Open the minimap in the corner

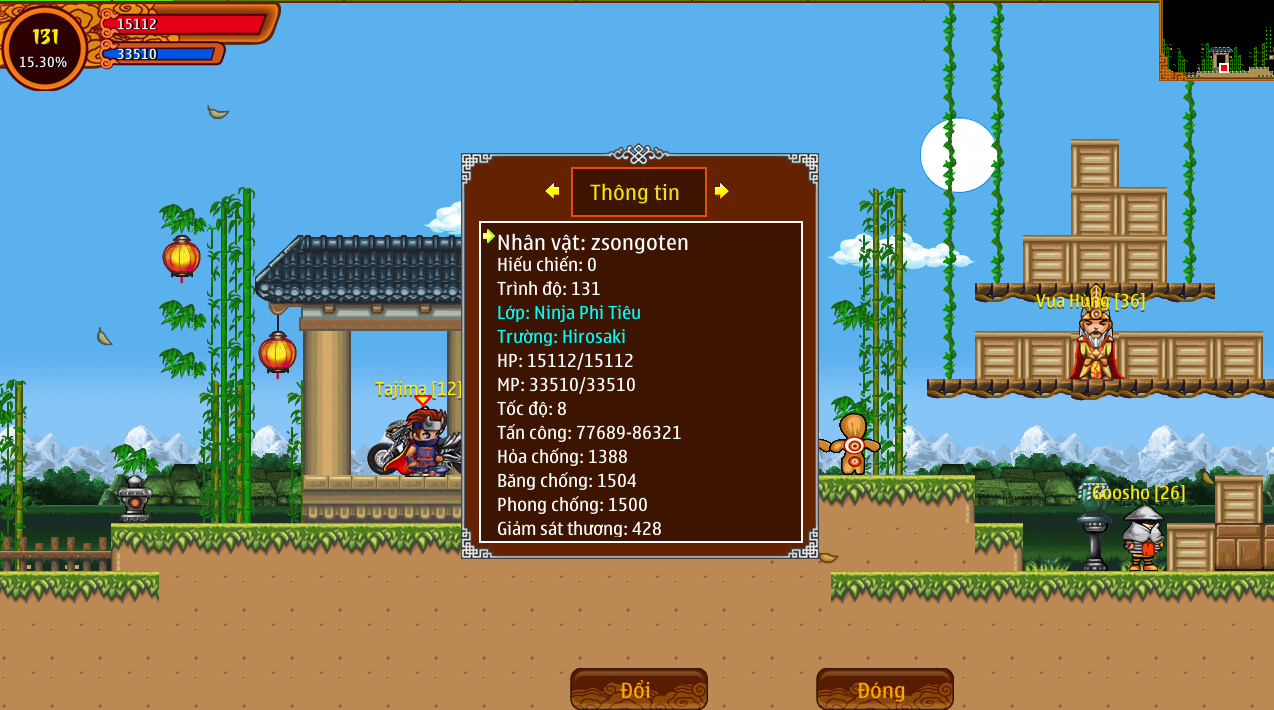coord(1216,40)
